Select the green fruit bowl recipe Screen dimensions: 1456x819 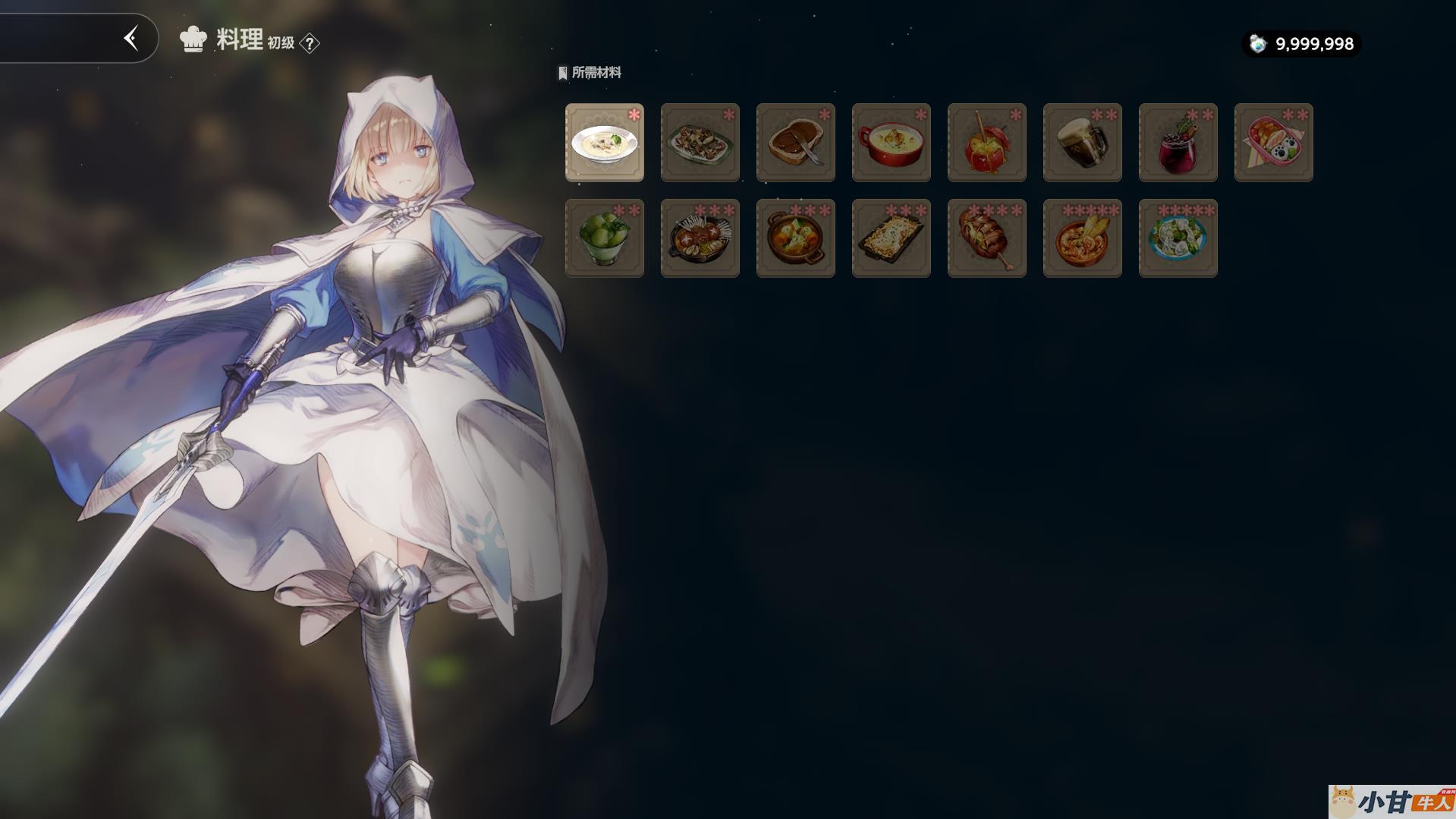[x=604, y=238]
